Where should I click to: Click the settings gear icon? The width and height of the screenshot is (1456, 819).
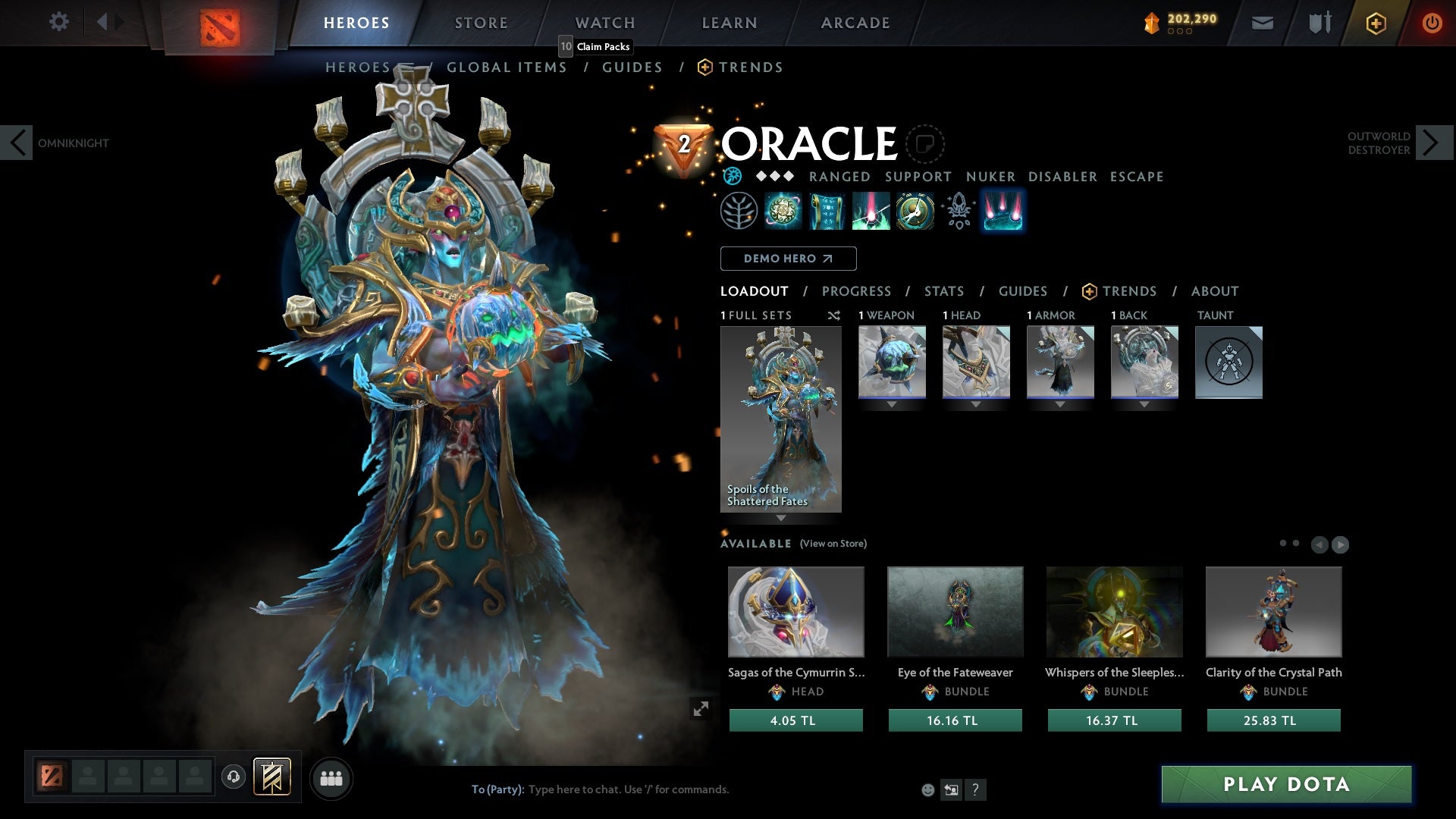click(58, 22)
